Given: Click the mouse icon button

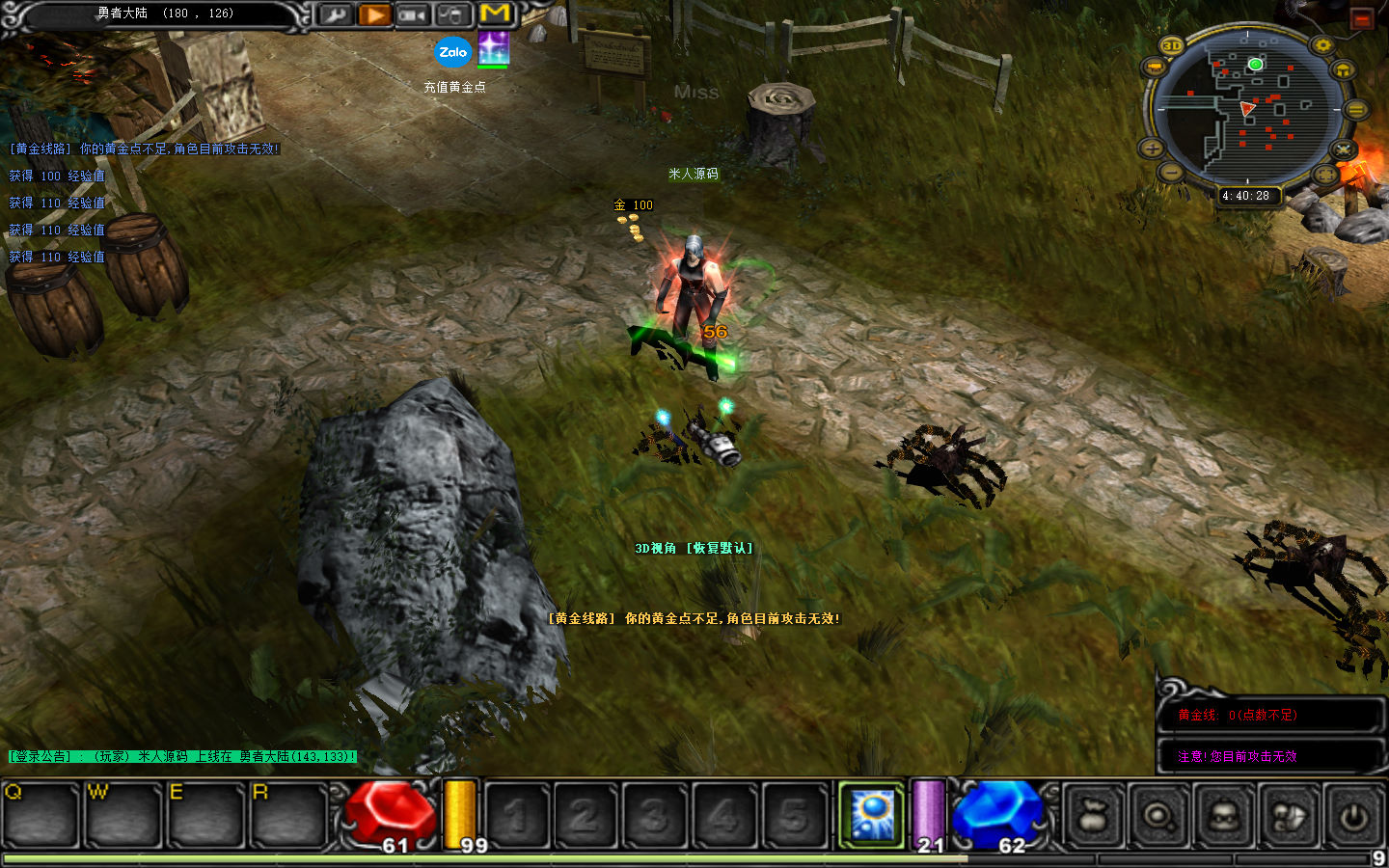Looking at the screenshot, I should coord(450,15).
